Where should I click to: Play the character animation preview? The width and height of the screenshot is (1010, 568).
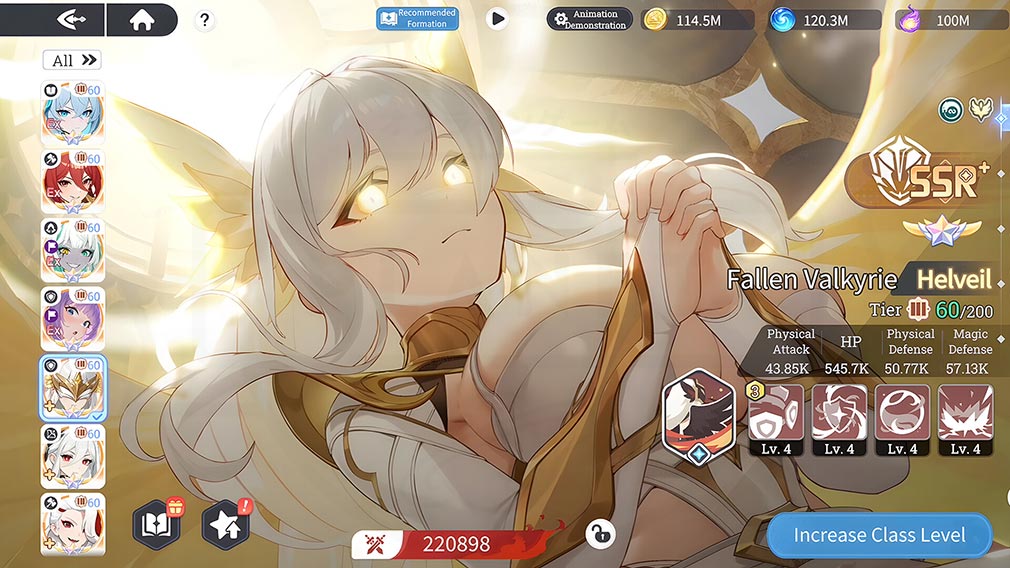(497, 18)
